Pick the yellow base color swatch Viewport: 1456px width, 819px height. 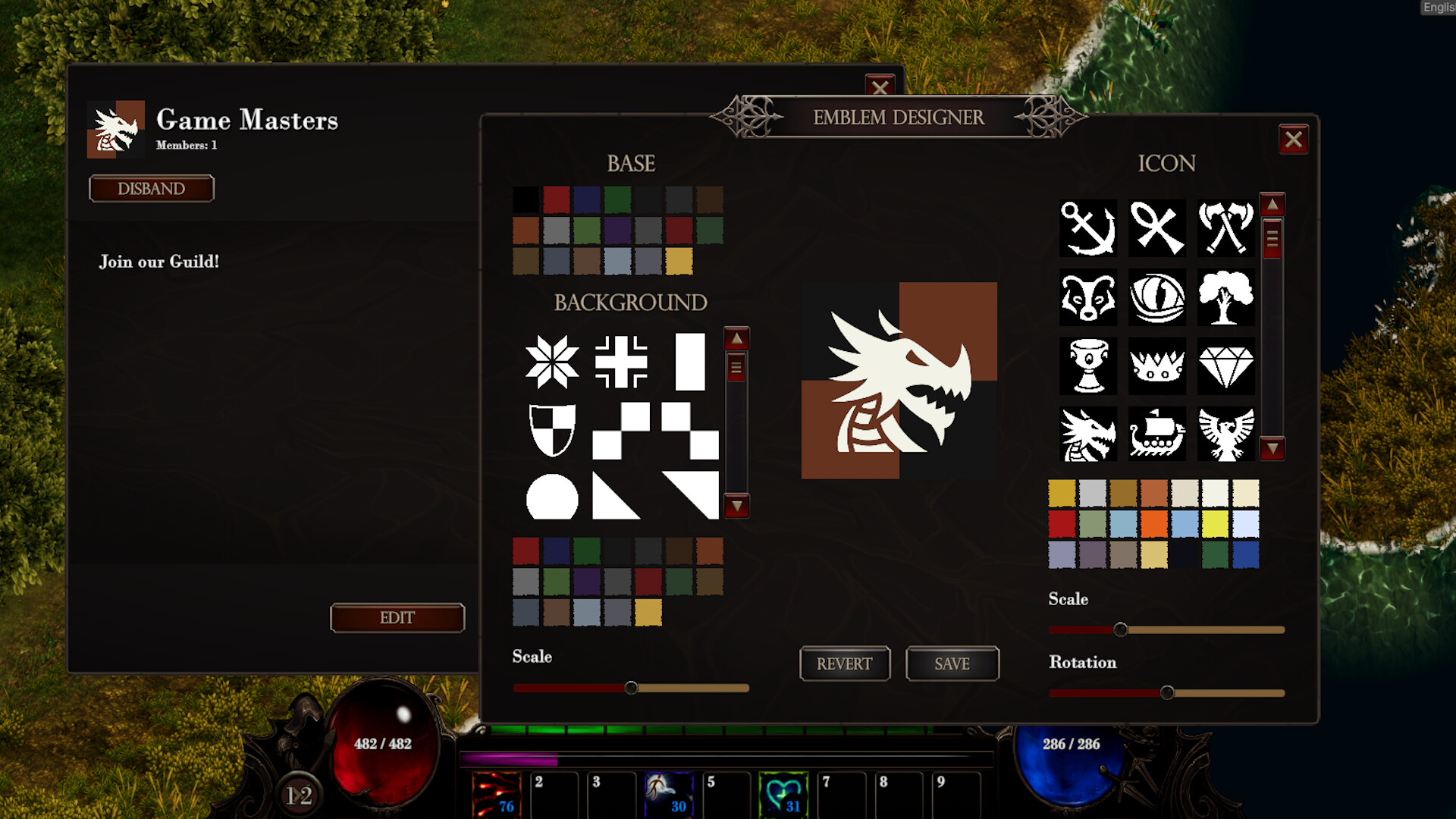pyautogui.click(x=677, y=262)
